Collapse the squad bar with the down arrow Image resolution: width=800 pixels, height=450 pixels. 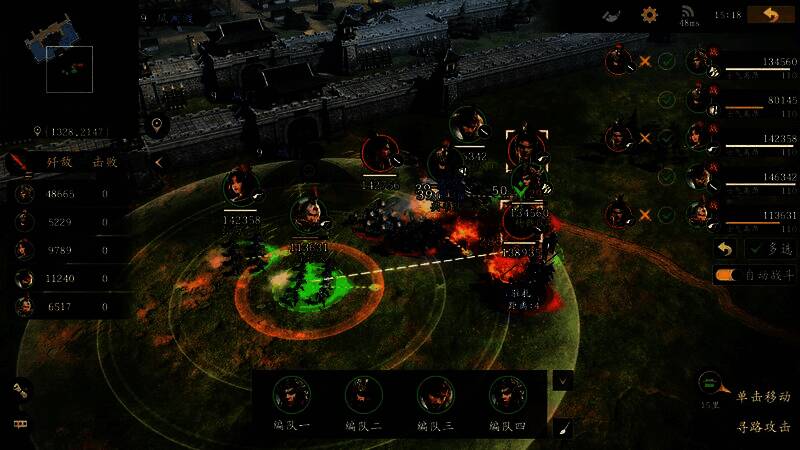[563, 381]
